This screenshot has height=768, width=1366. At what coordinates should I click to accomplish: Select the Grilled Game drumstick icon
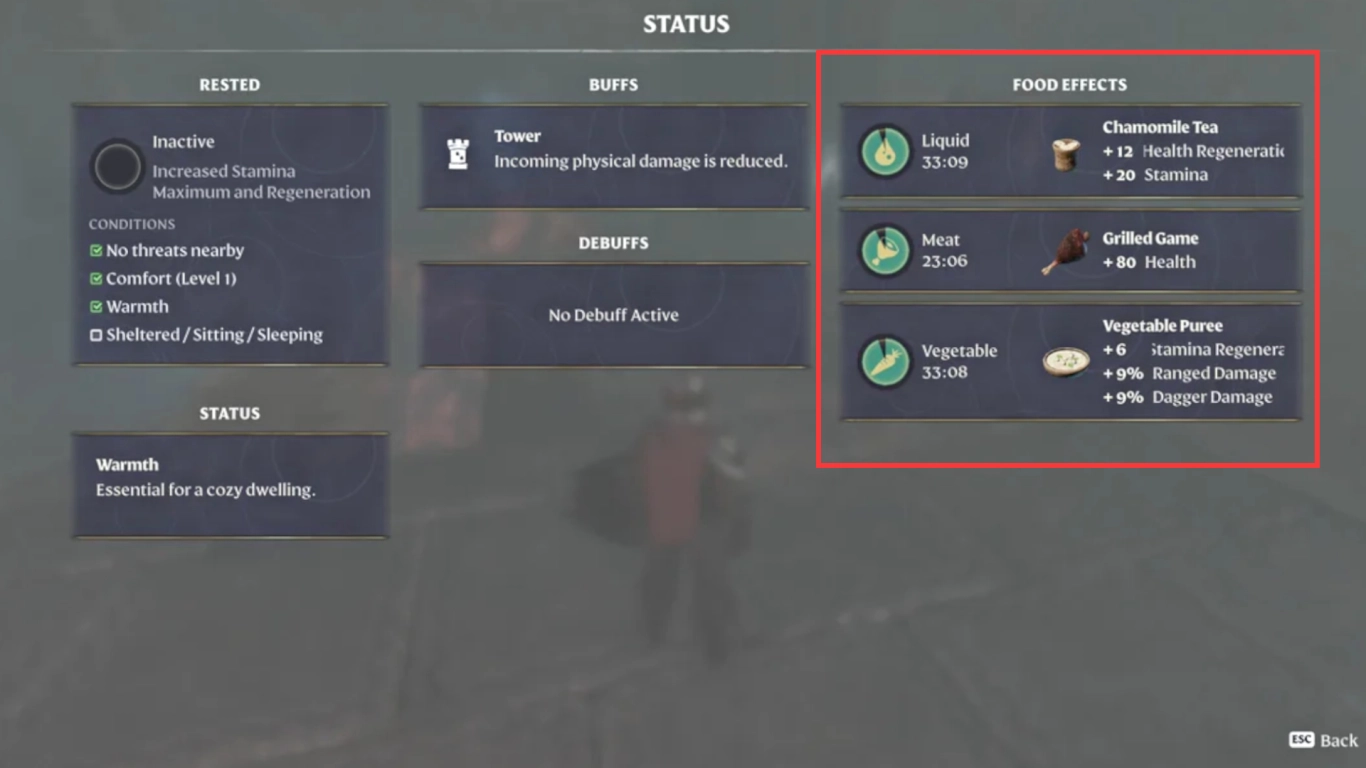(1063, 249)
